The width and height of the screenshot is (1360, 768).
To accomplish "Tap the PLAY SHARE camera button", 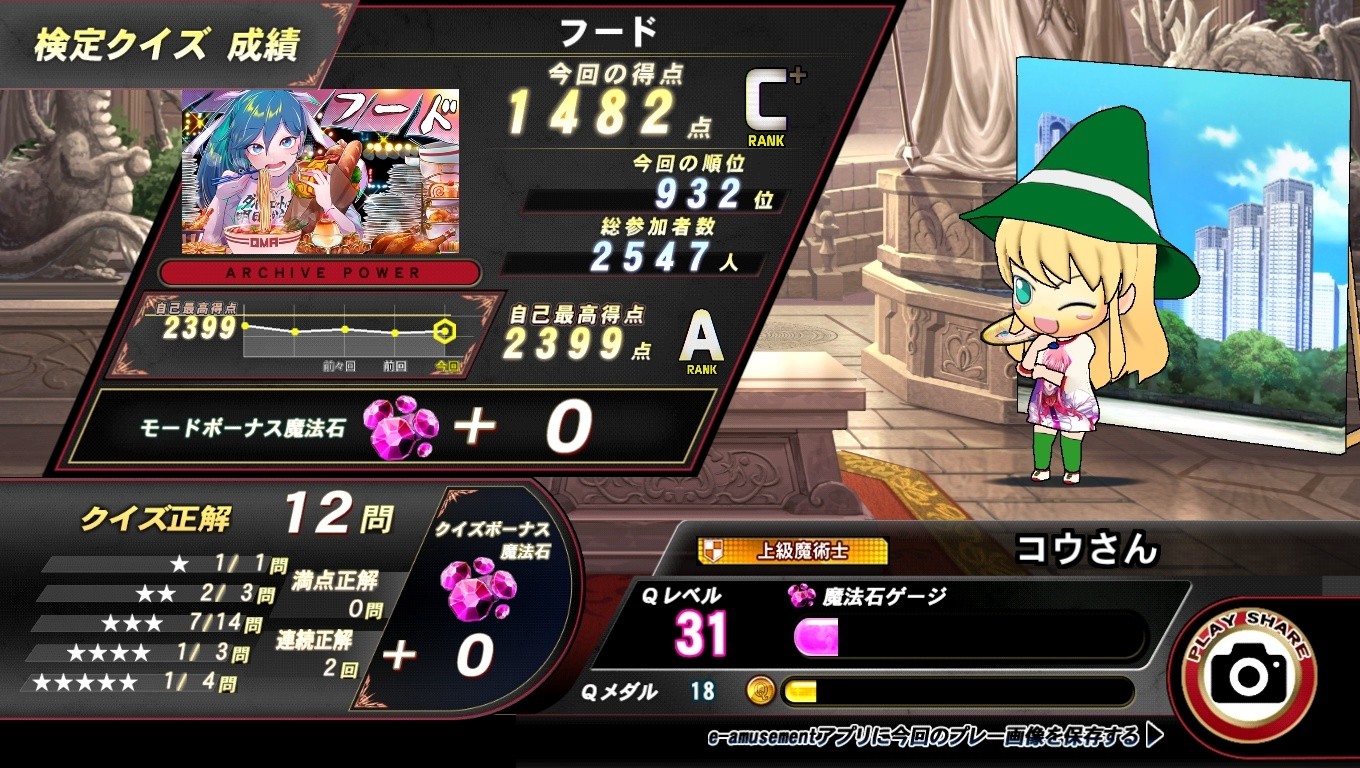I will pos(1251,675).
